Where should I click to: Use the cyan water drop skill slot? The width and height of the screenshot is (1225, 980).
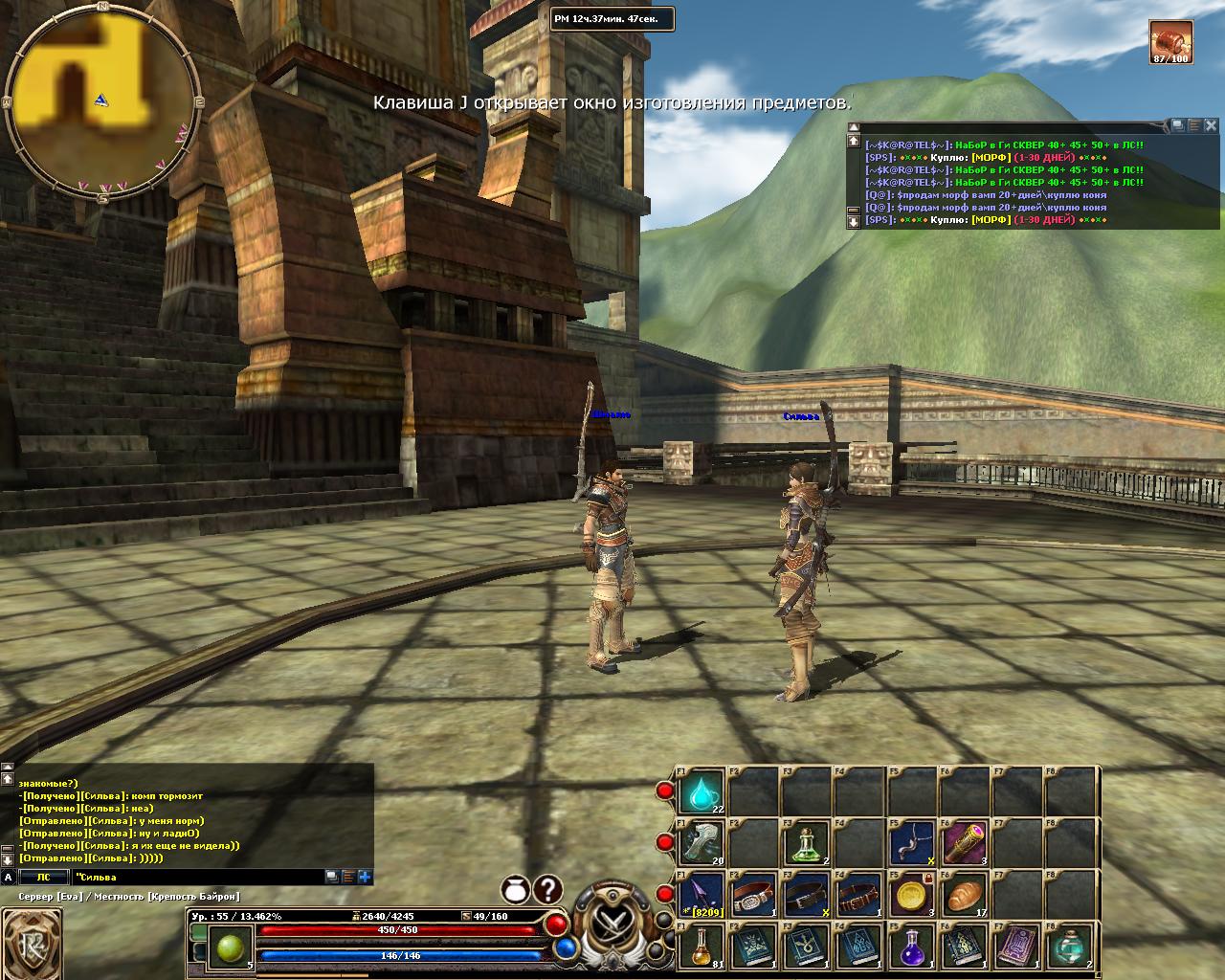point(701,792)
